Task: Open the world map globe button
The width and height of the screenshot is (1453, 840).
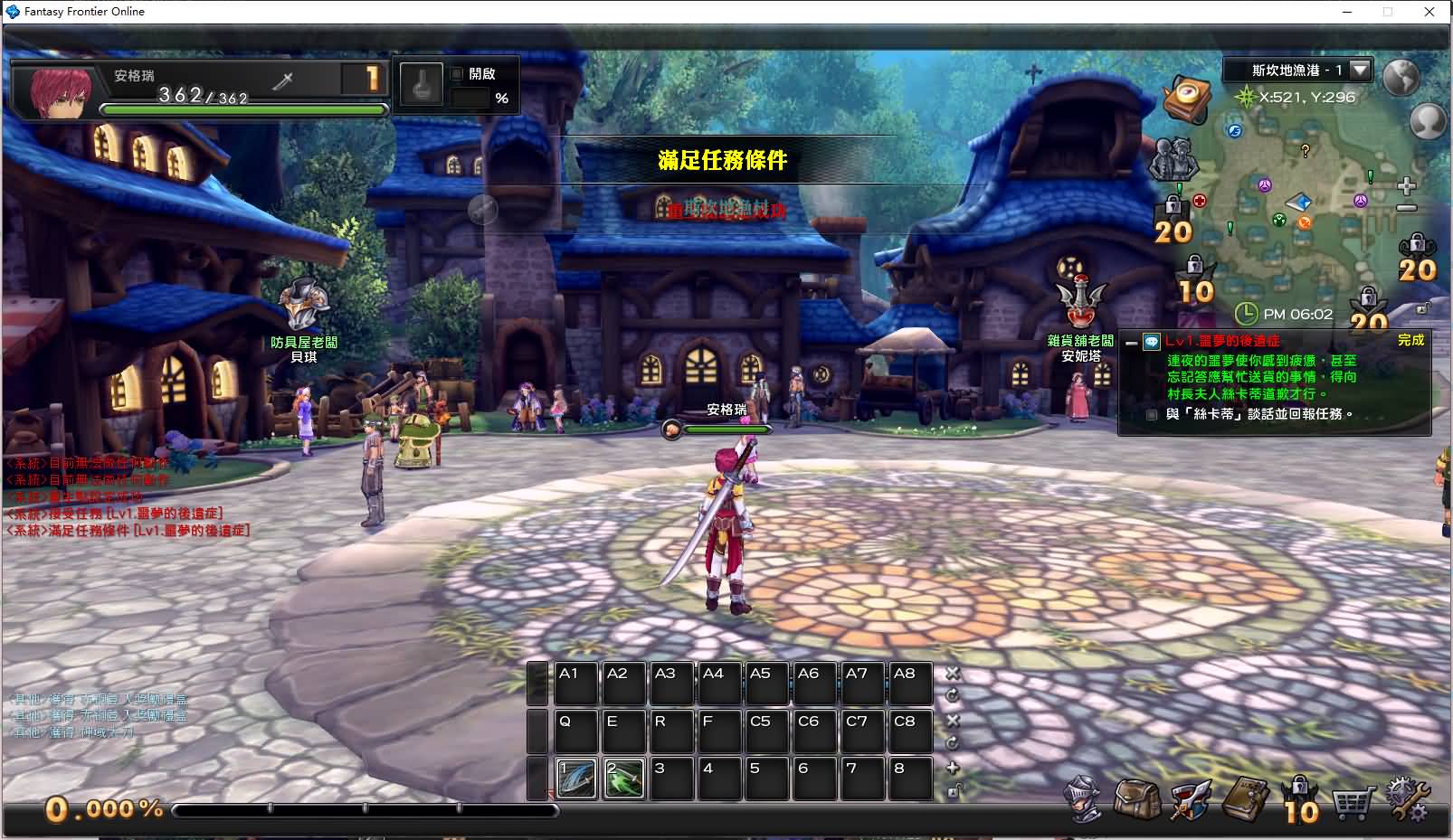Action: pyautogui.click(x=1401, y=78)
